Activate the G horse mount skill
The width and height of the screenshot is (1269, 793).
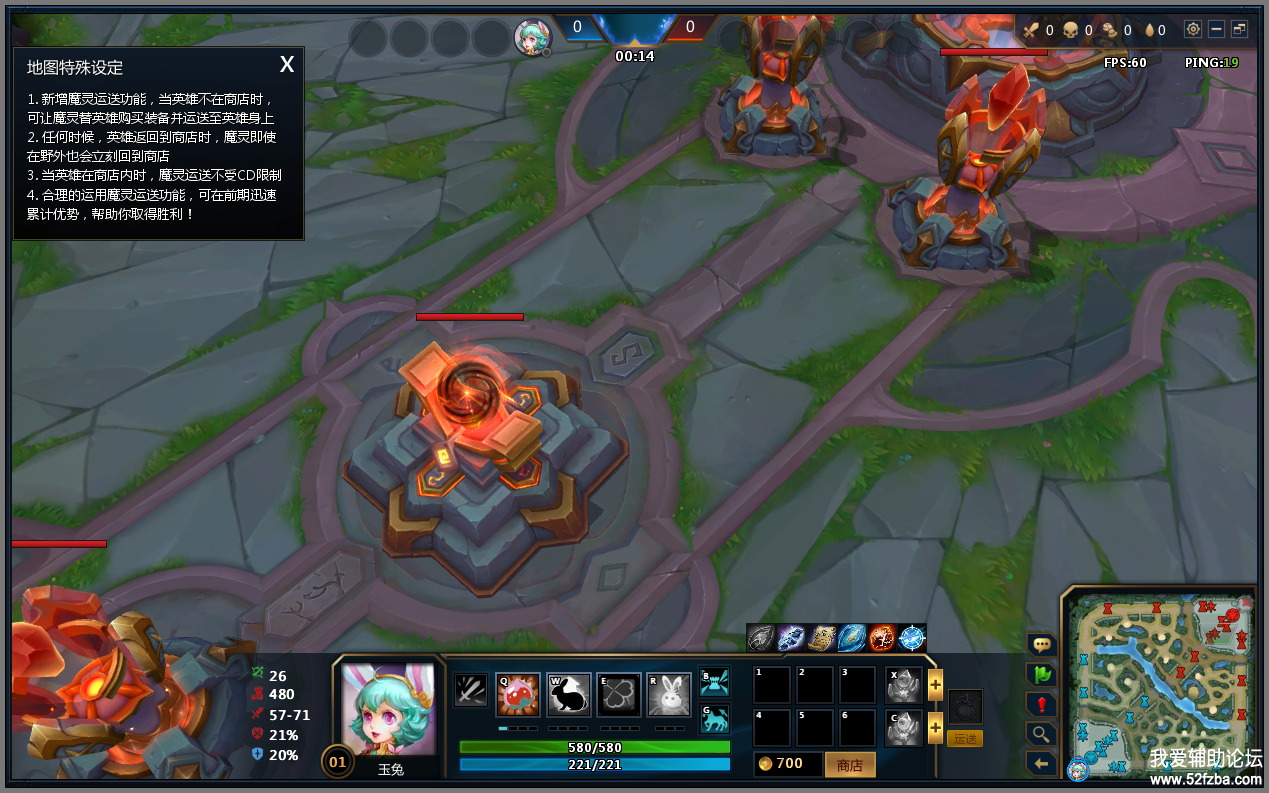[x=714, y=719]
